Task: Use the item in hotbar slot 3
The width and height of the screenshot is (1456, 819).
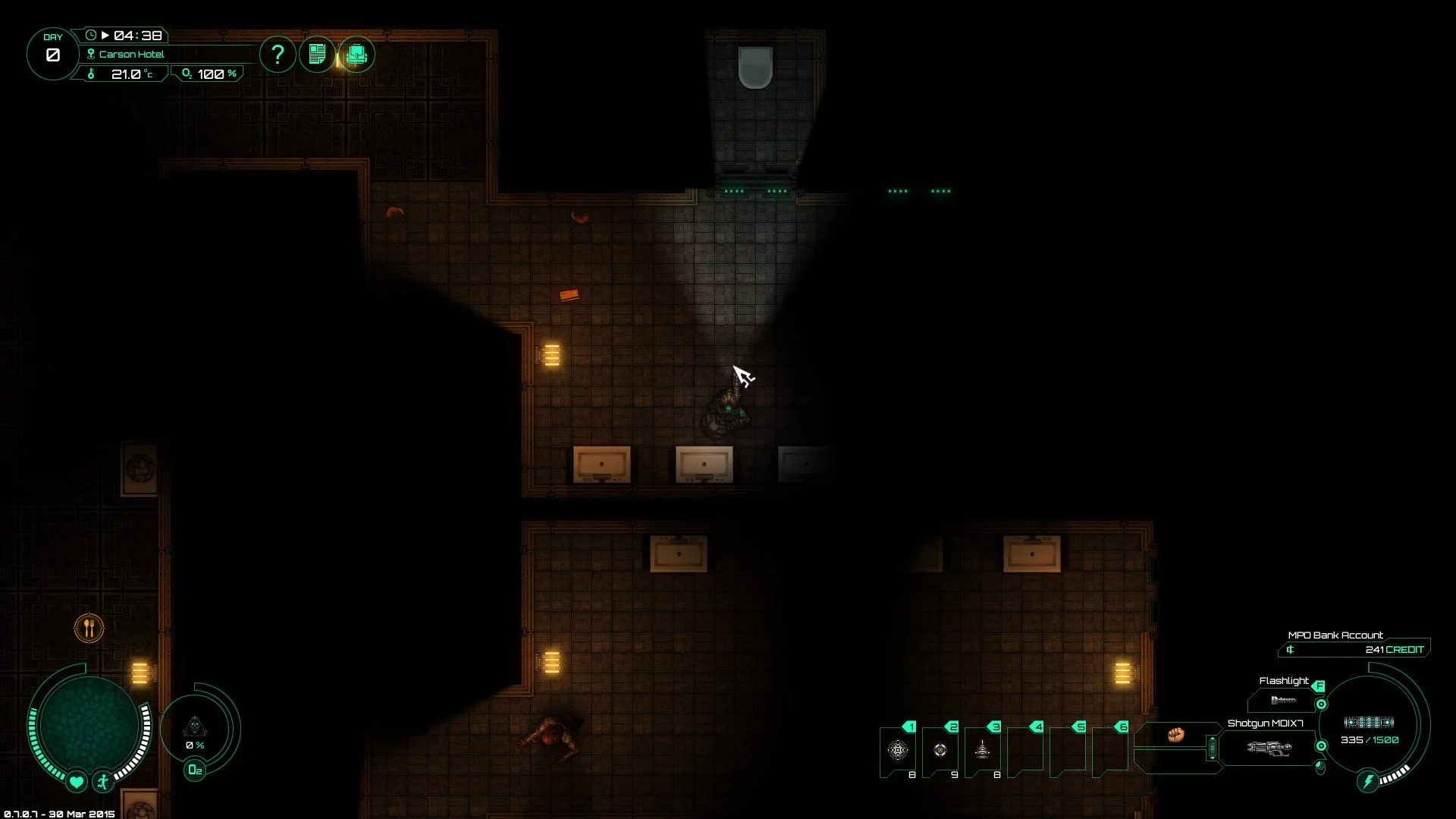Action: 982,750
